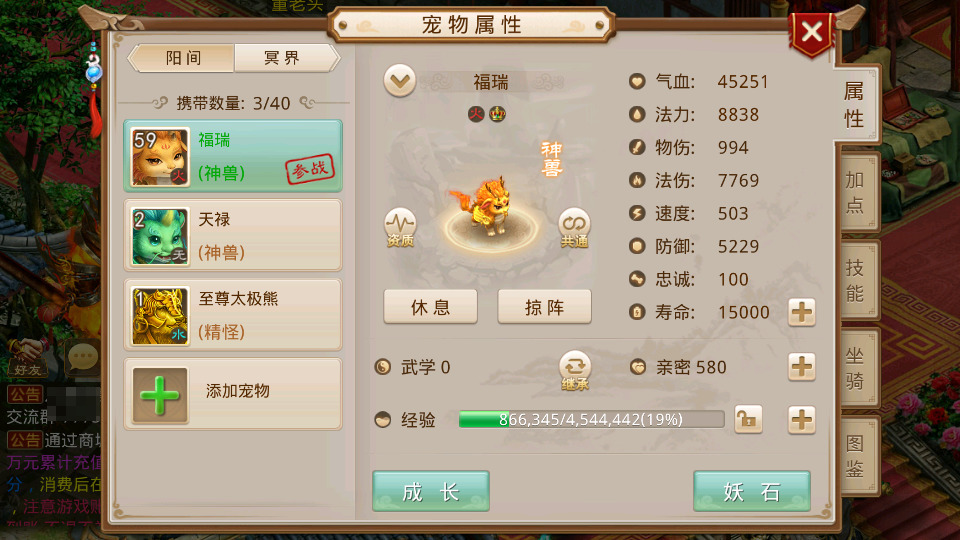
Task: Open the 继承 inherit function
Action: click(575, 368)
